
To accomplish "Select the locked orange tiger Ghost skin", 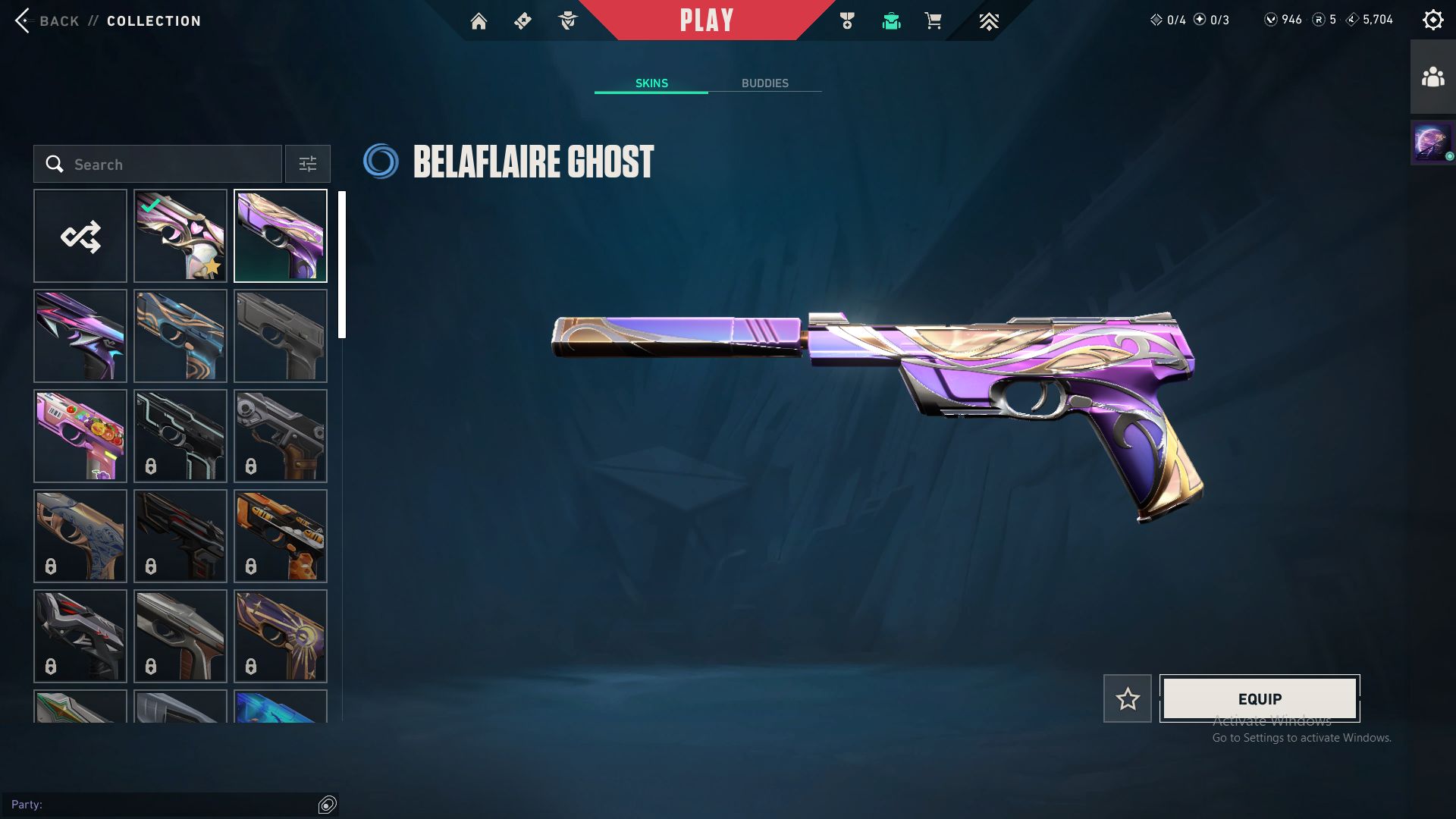I will 281,536.
